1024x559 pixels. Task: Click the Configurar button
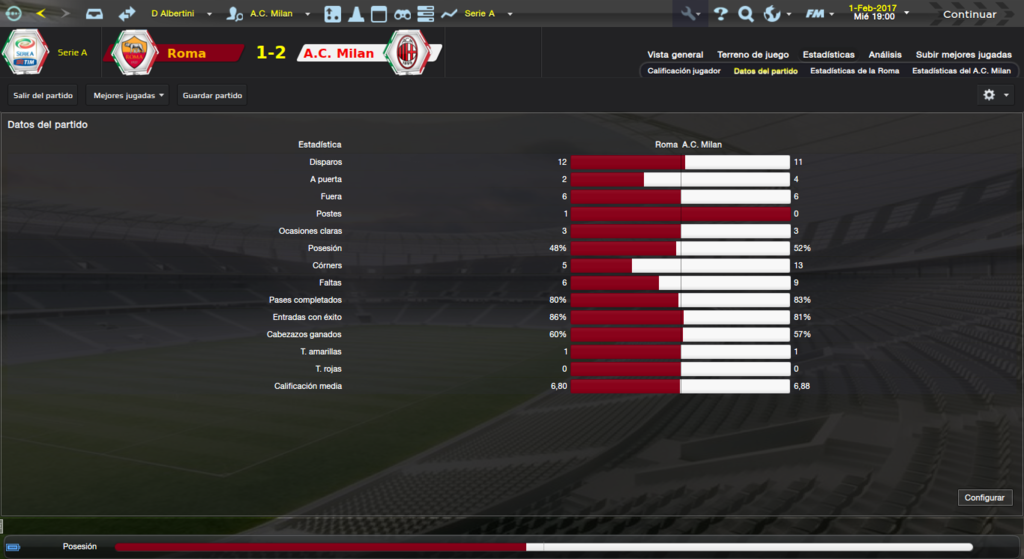[x=986, y=497]
